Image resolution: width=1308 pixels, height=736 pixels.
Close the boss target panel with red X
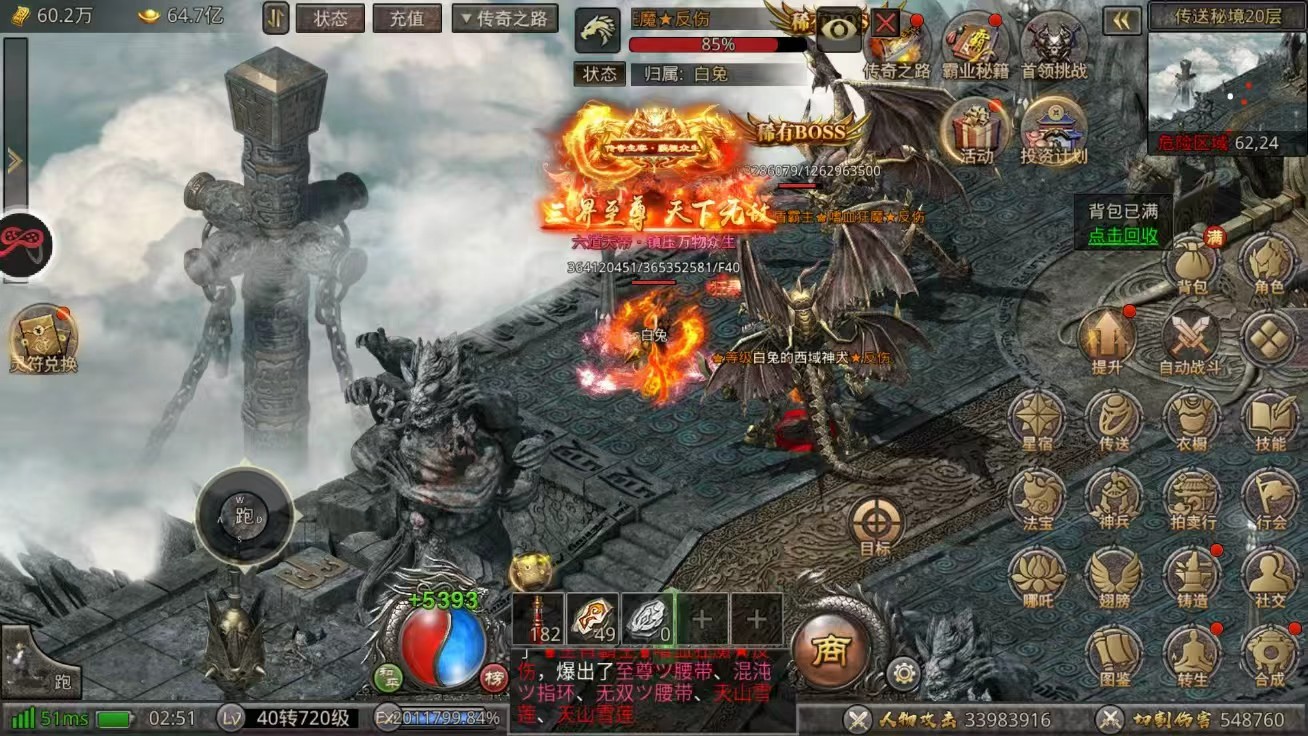[885, 23]
